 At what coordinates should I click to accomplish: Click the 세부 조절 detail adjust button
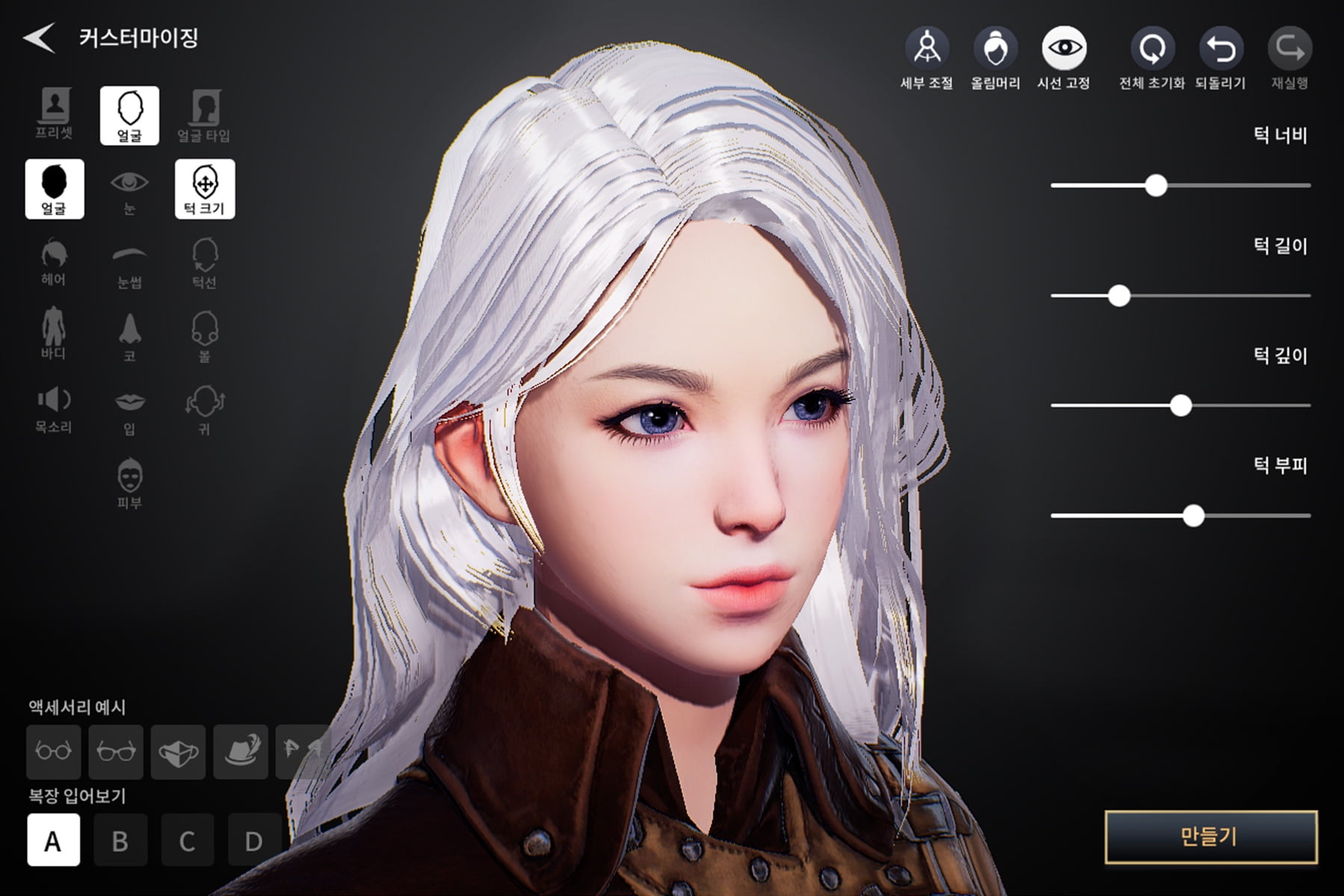(927, 57)
